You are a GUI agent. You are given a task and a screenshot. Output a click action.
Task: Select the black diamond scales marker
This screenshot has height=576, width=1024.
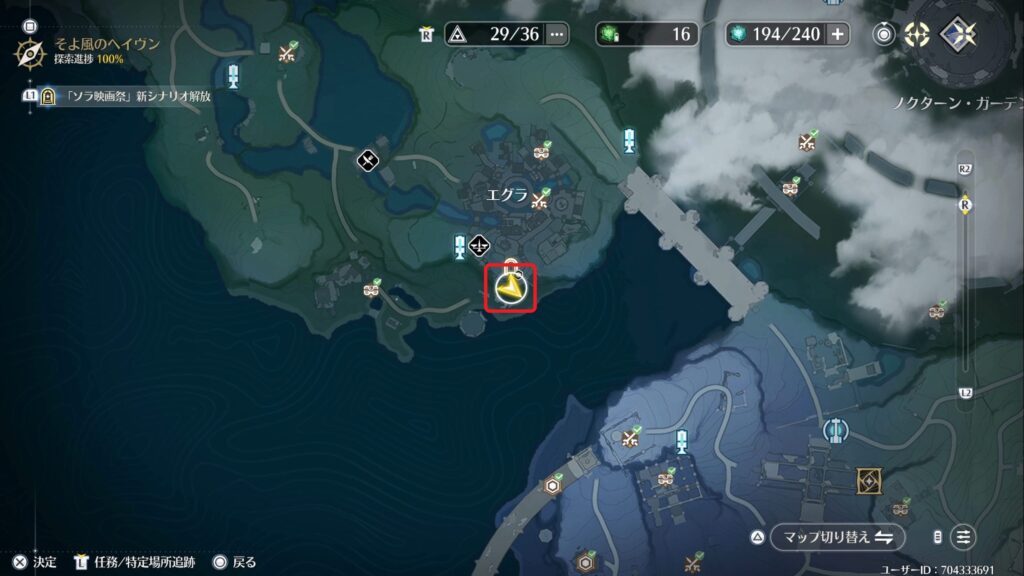(x=481, y=243)
